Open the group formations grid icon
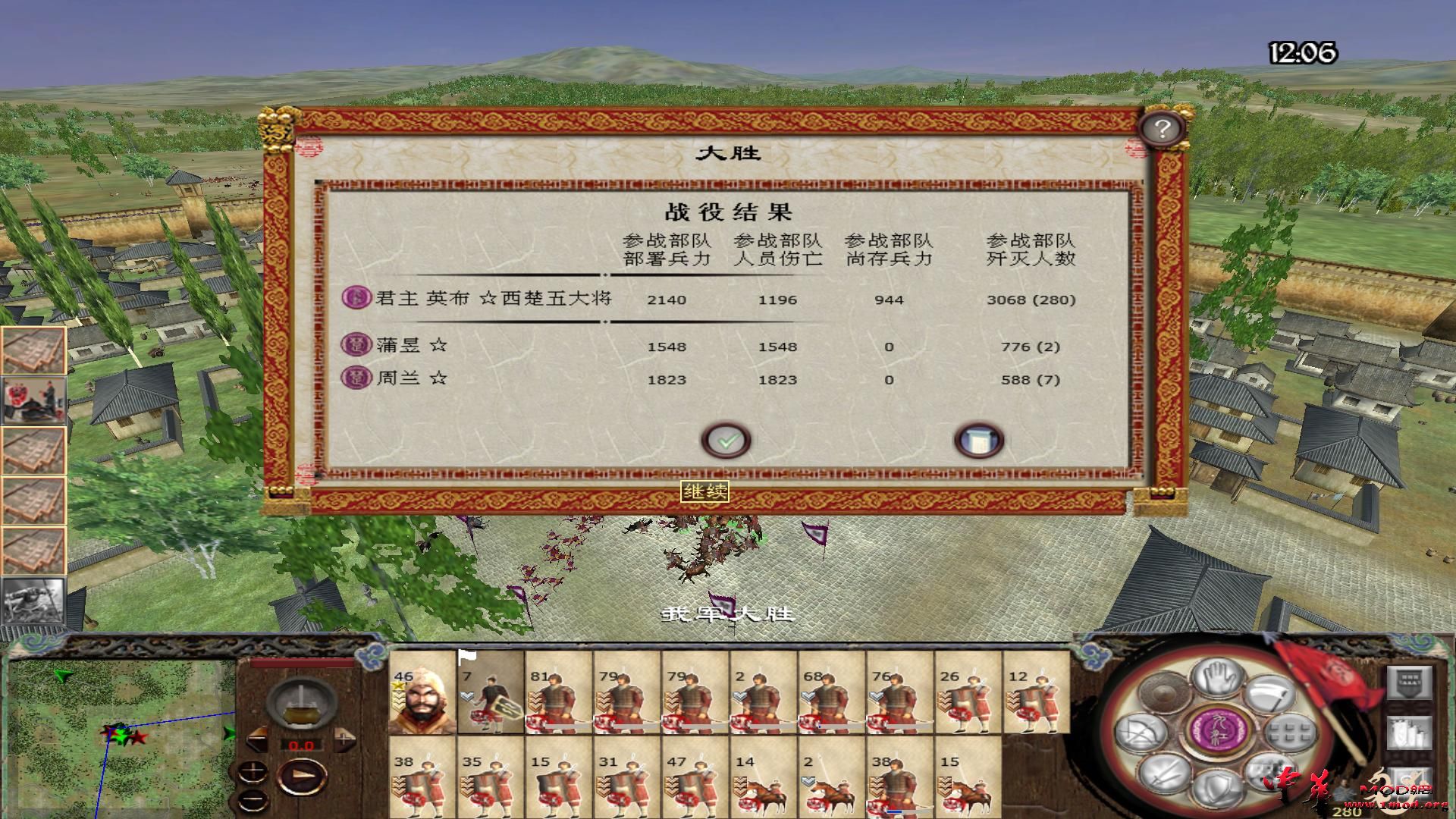The width and height of the screenshot is (1456, 819). [x=1289, y=731]
